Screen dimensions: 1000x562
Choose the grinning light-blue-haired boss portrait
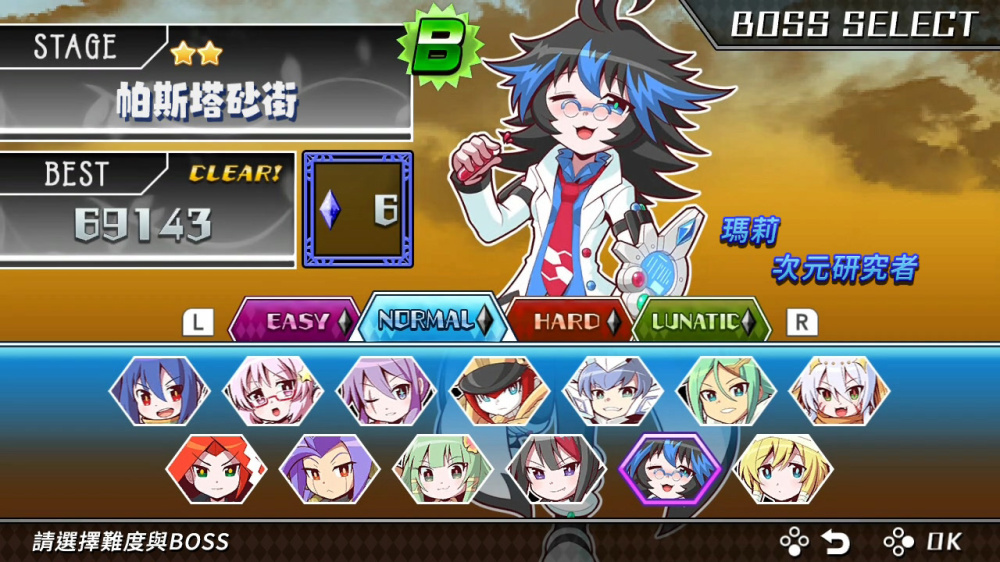pyautogui.click(x=613, y=391)
